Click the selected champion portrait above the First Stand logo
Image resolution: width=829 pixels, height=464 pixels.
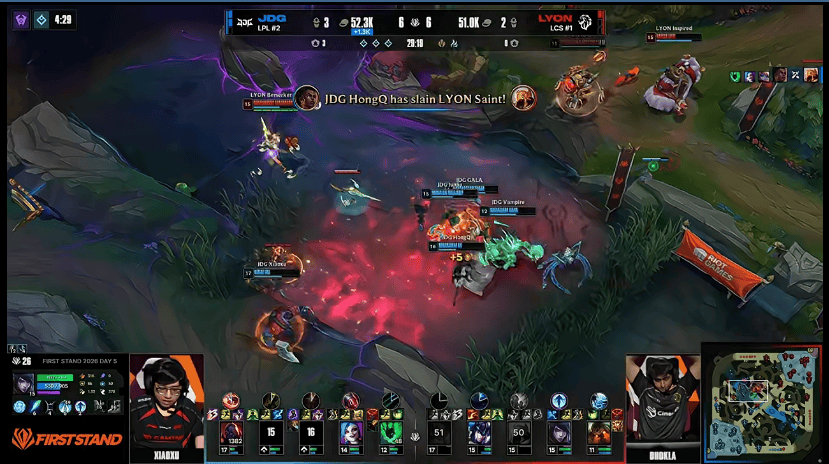point(23,384)
